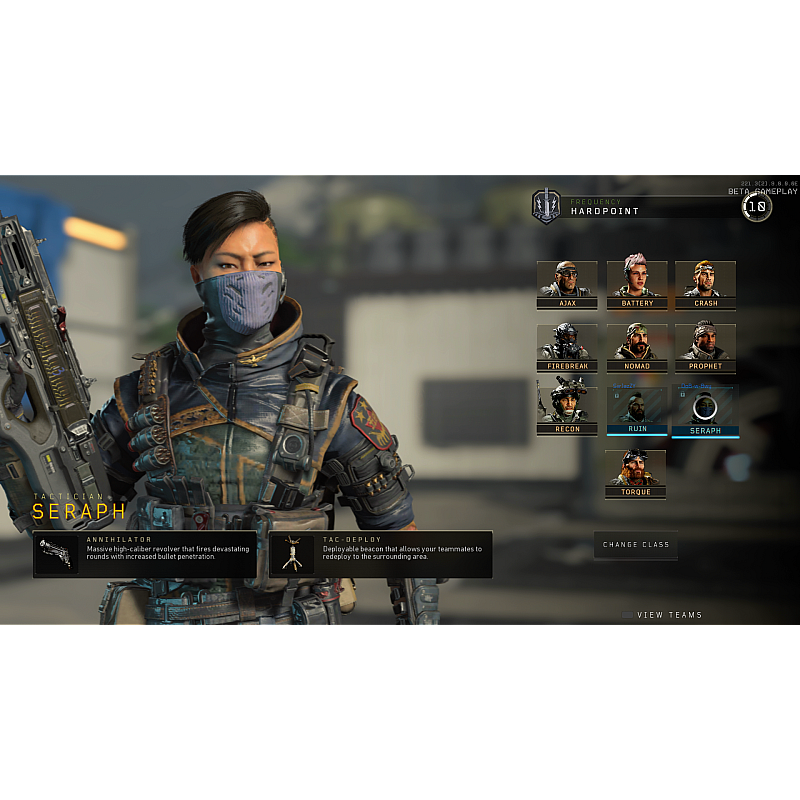This screenshot has width=800, height=800.
Task: Select the Tac-Deploy equipment panel
Action: point(381,554)
